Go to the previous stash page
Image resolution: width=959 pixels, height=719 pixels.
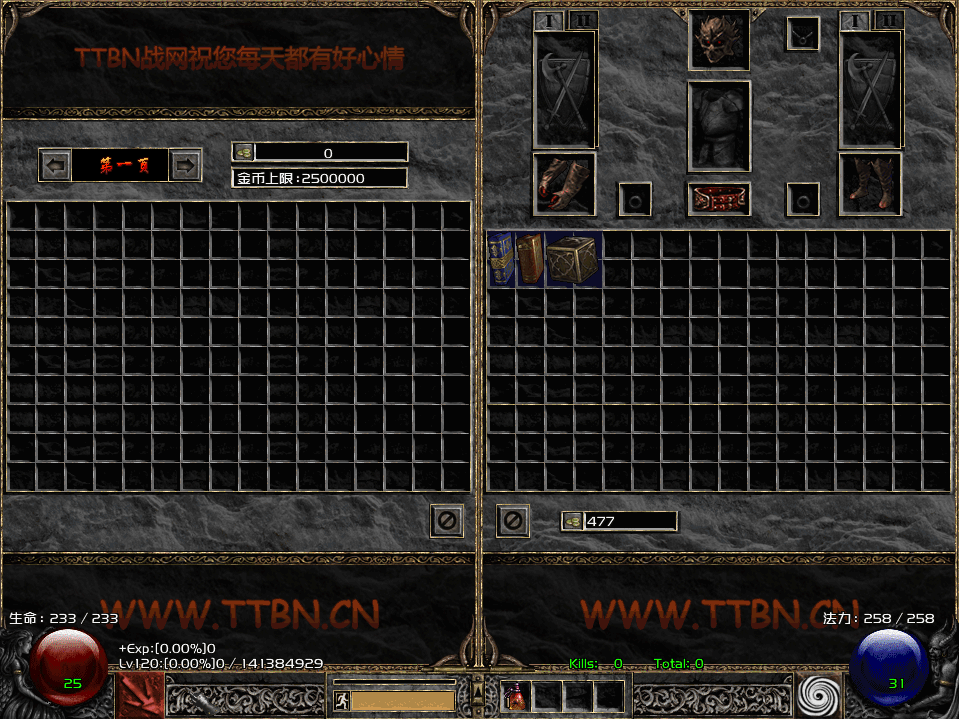56,165
